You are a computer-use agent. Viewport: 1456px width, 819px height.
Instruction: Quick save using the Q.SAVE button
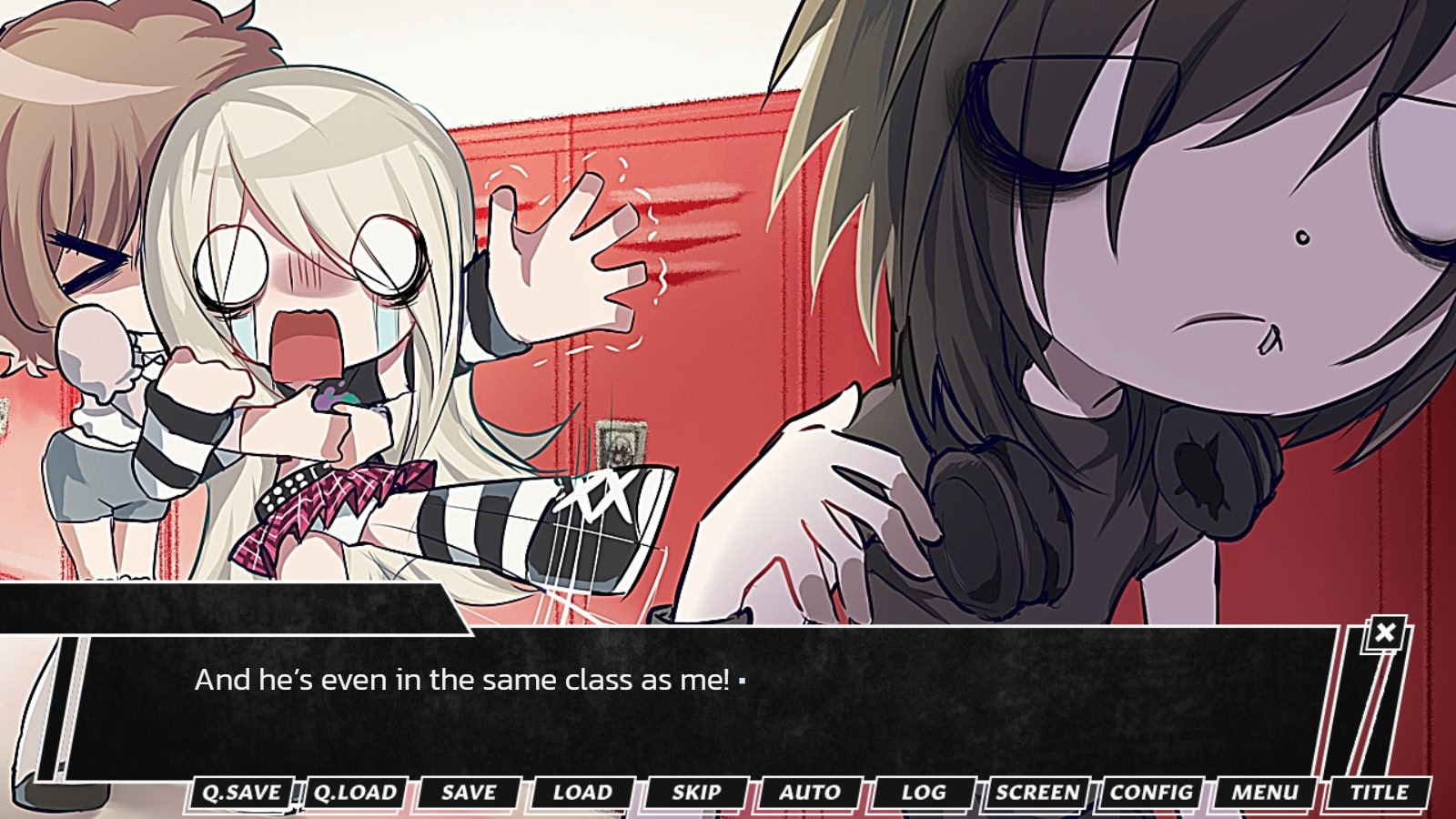pos(242,793)
